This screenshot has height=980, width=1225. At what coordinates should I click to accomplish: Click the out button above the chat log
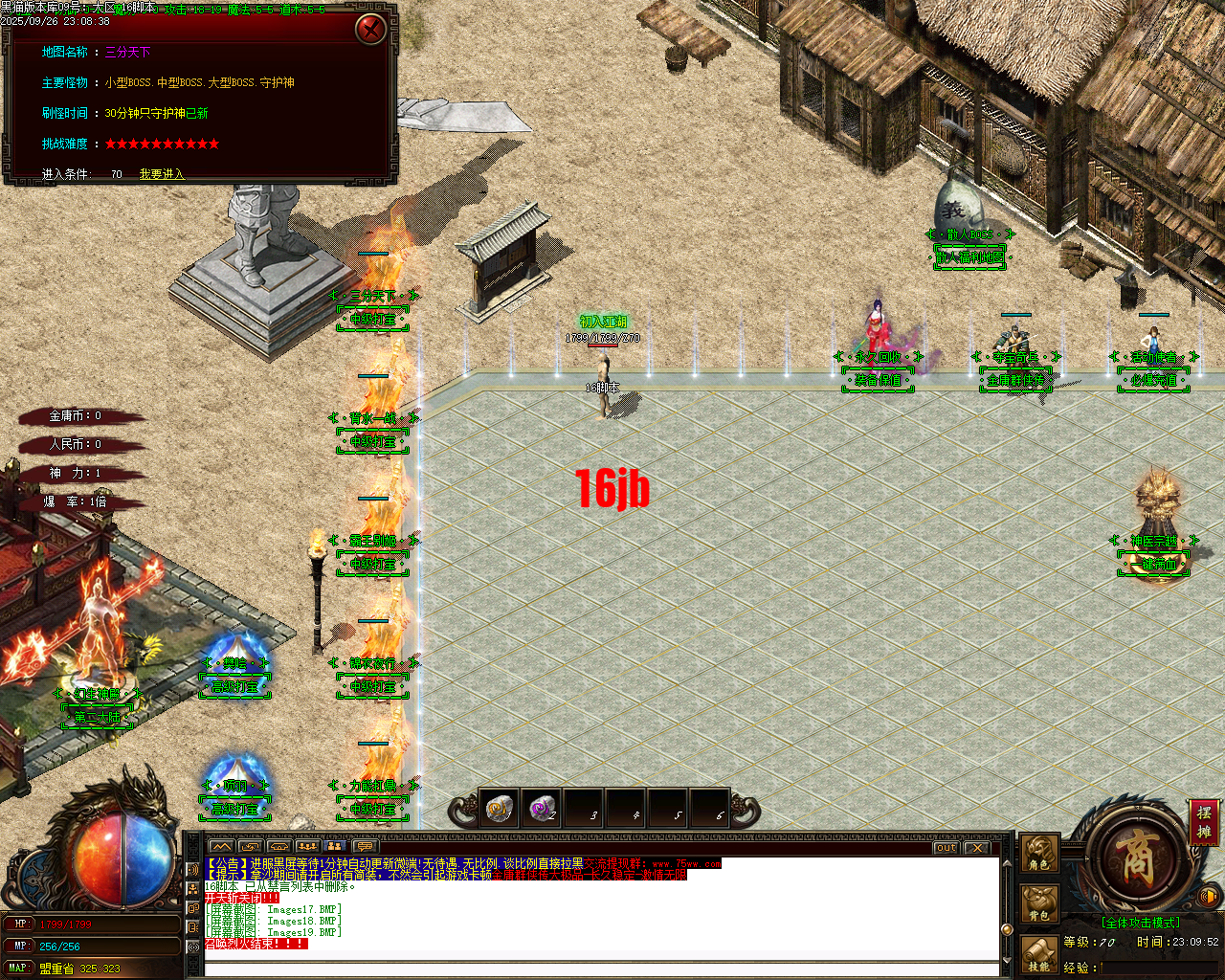(946, 847)
